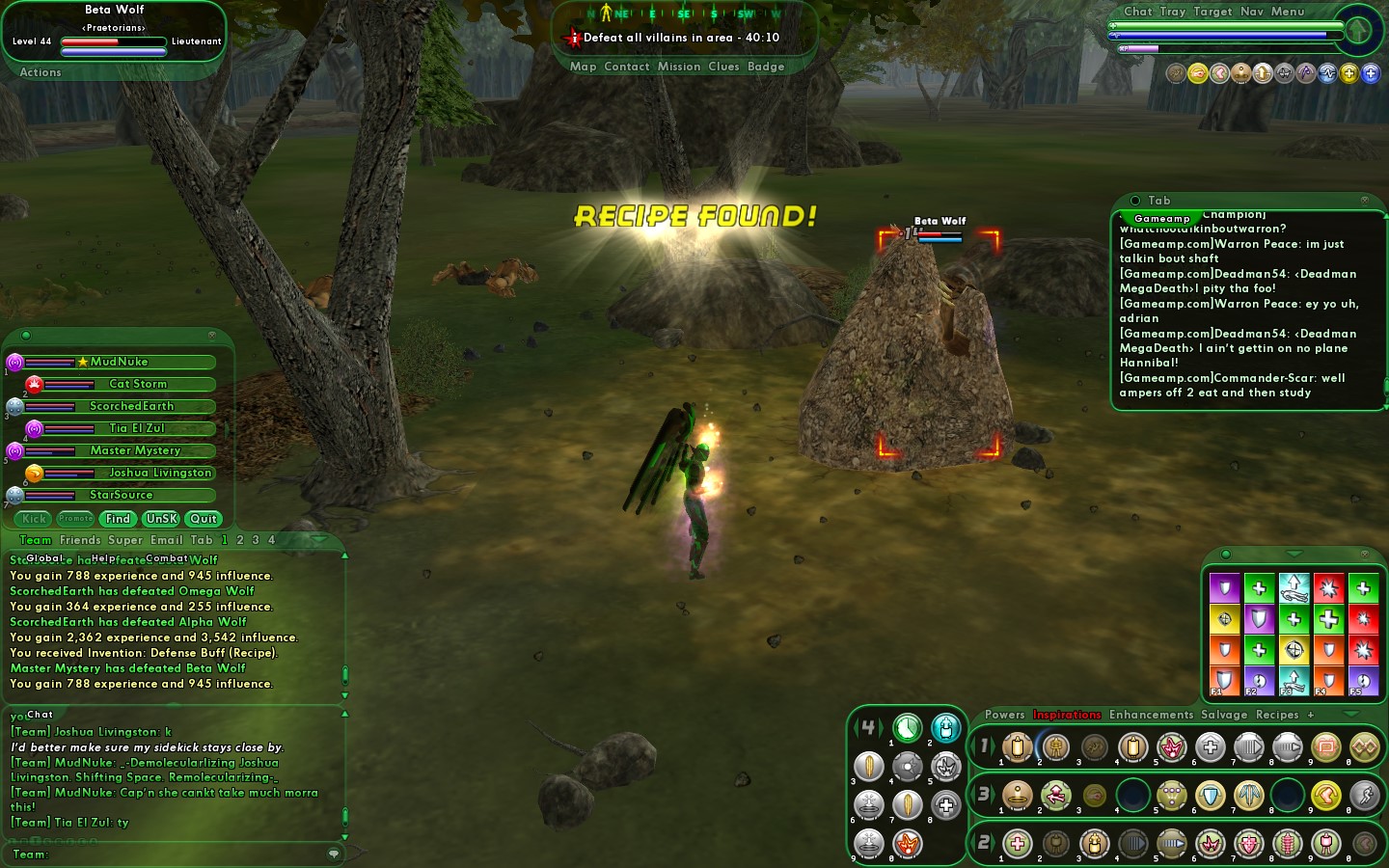Quit the team with Quit button
The width and height of the screenshot is (1389, 868).
pyautogui.click(x=204, y=519)
